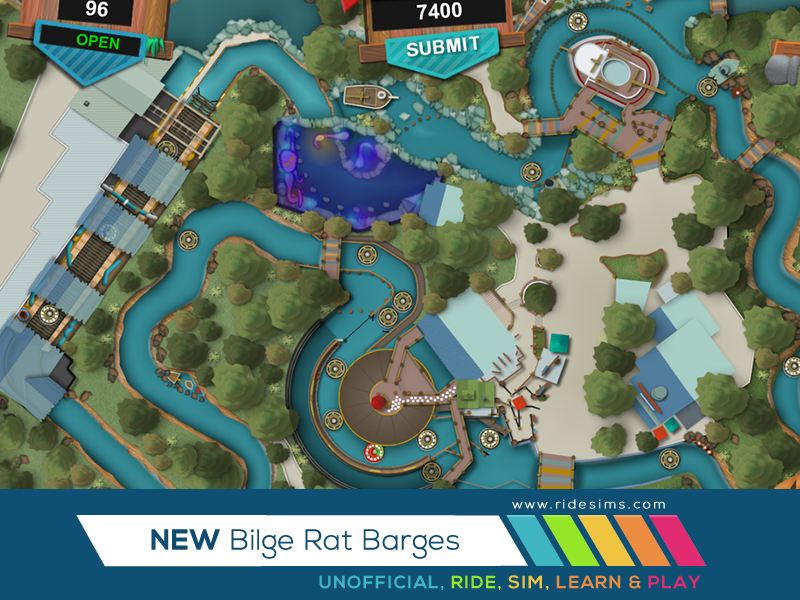Viewport: 800px width, 600px height.
Task: Toggle the green OPEN status button
Action: (x=98, y=42)
